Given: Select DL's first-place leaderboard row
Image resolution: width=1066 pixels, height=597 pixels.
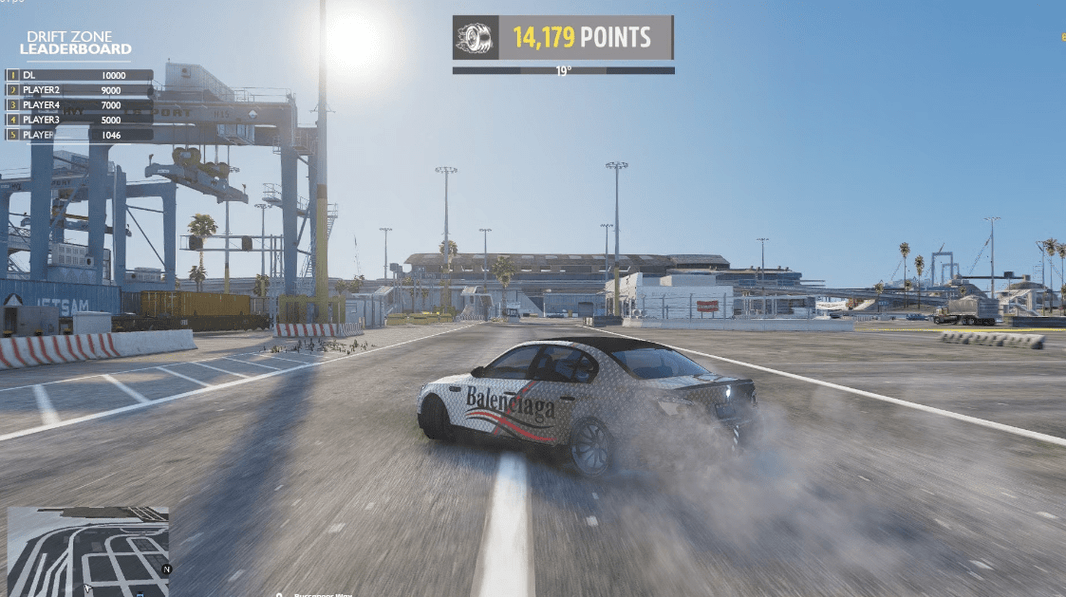Looking at the screenshot, I should tap(80, 75).
